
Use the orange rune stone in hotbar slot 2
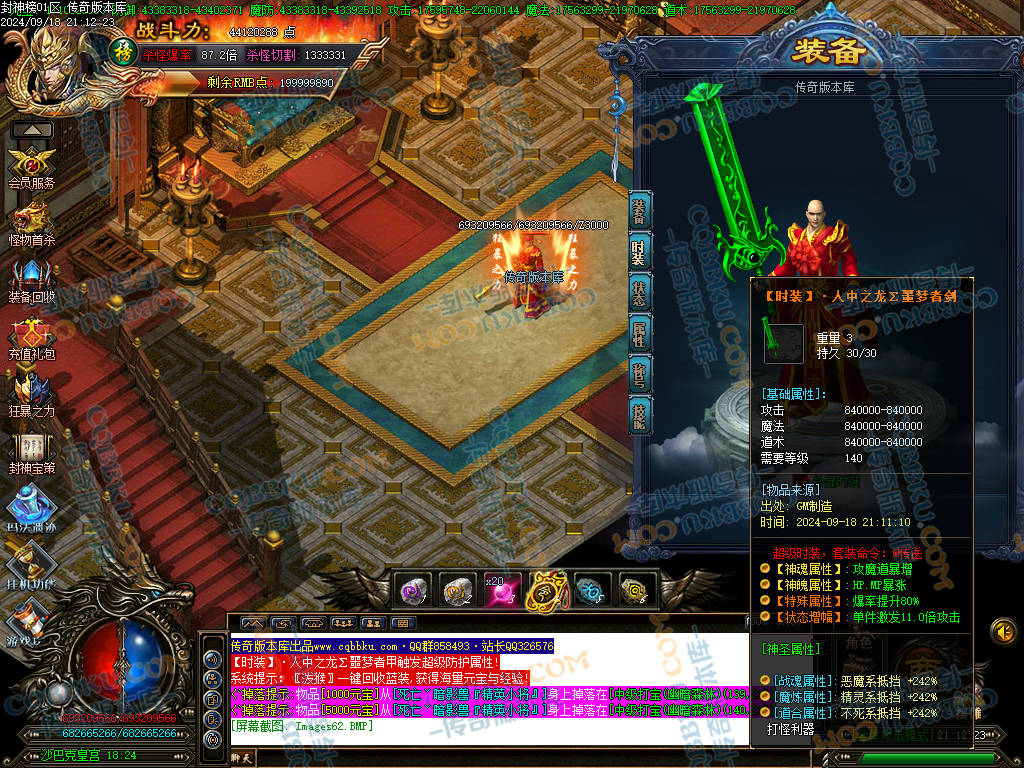pos(457,590)
